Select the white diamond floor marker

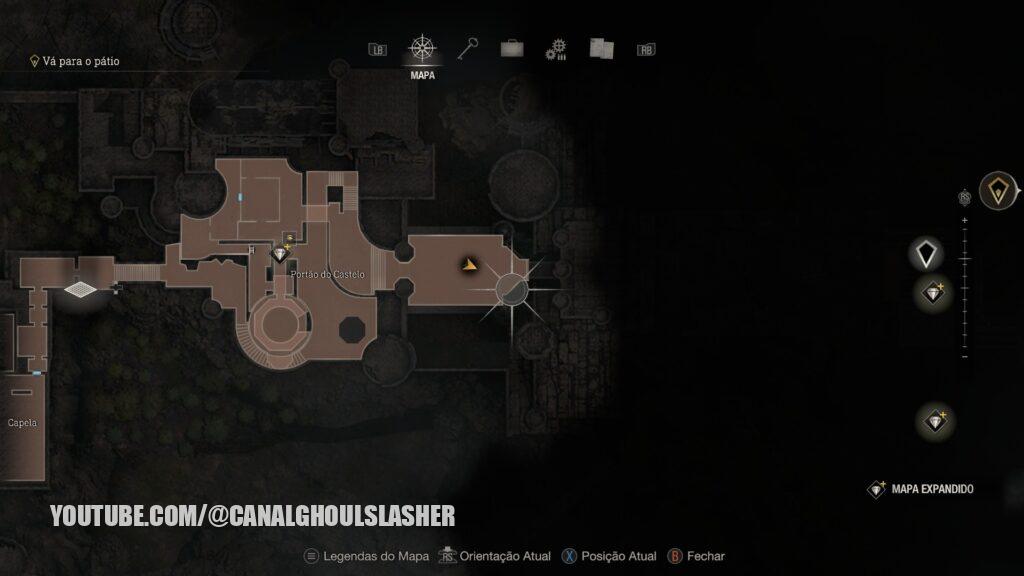927,253
